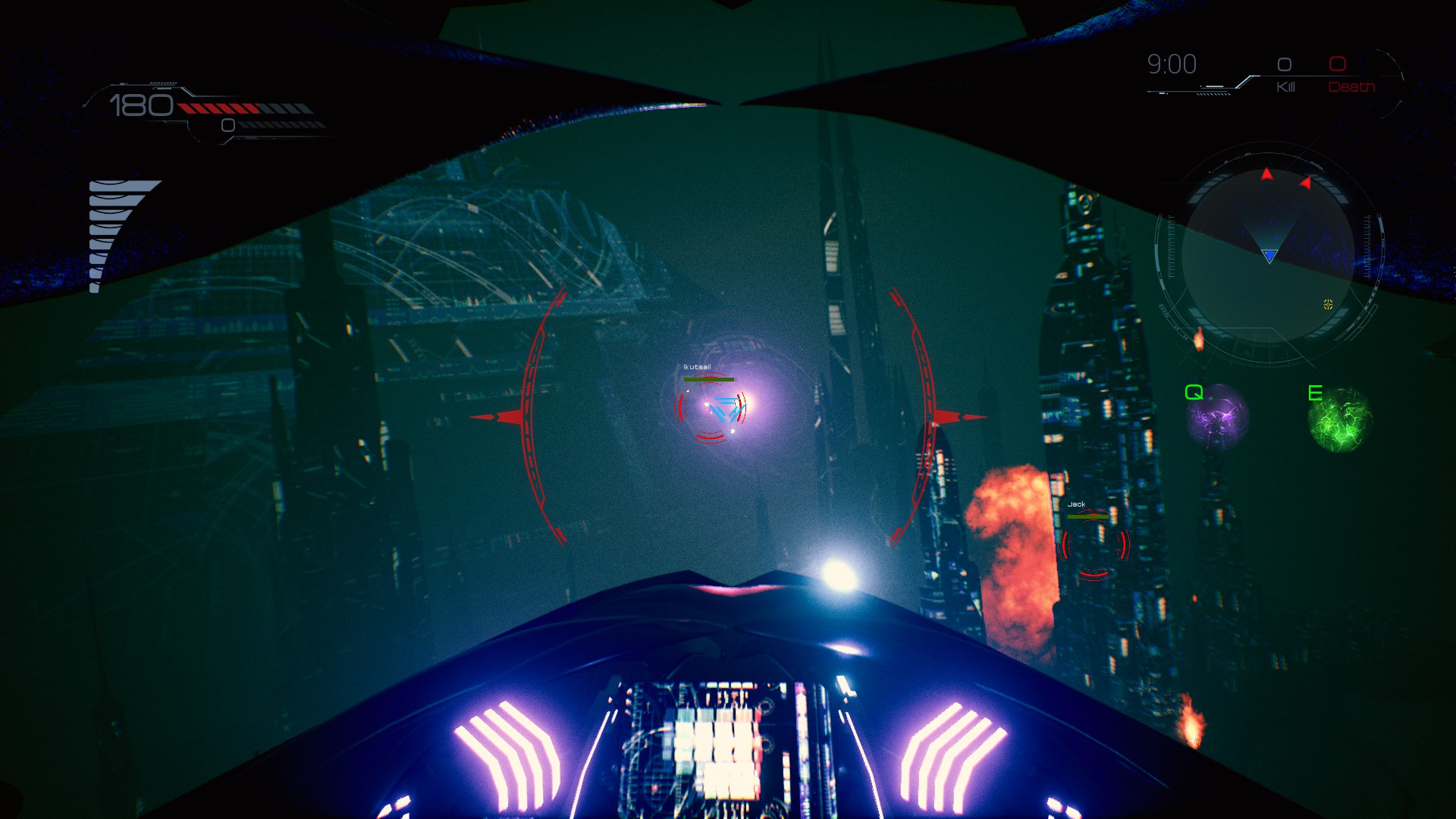Open the 9:00 match timer display
The image size is (1456, 819).
1172,64
